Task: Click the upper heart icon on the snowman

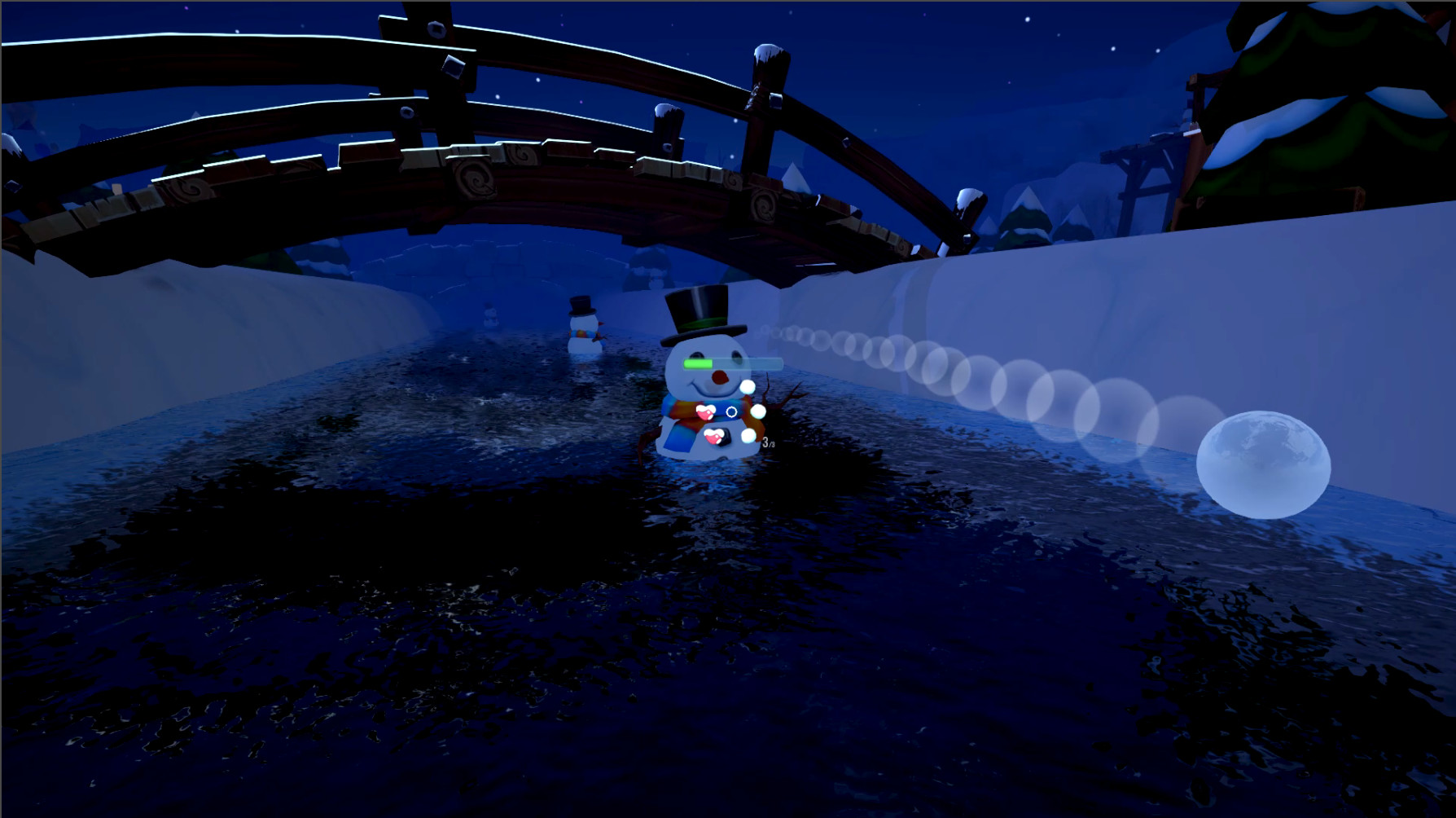Action: (705, 412)
